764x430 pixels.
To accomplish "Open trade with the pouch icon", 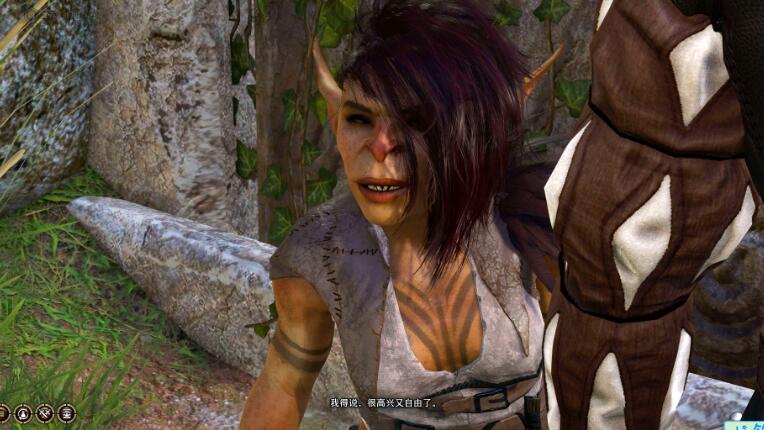I will pos(23,413).
